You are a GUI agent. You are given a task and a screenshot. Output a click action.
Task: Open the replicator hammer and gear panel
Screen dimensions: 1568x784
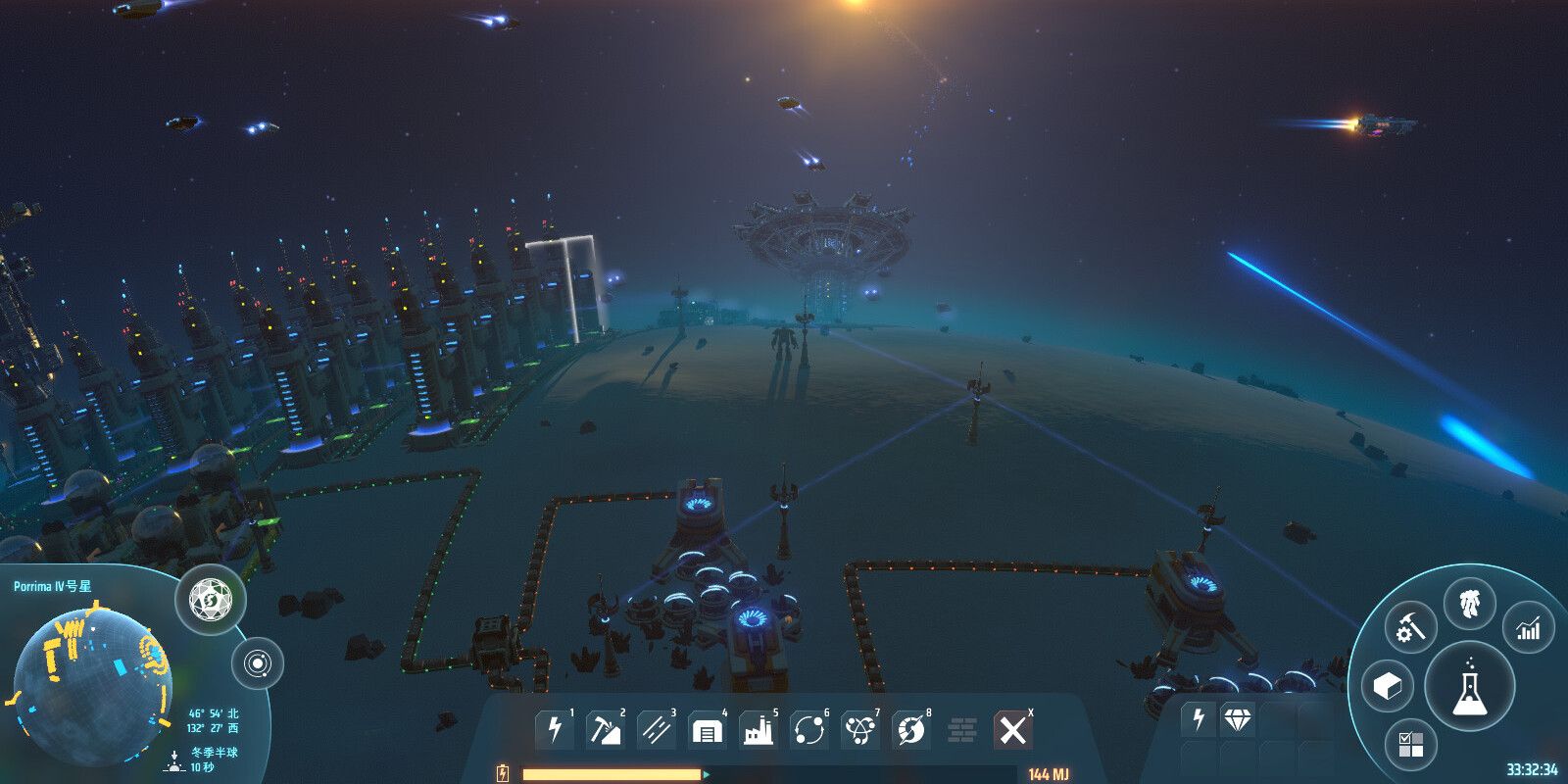pos(1410,627)
